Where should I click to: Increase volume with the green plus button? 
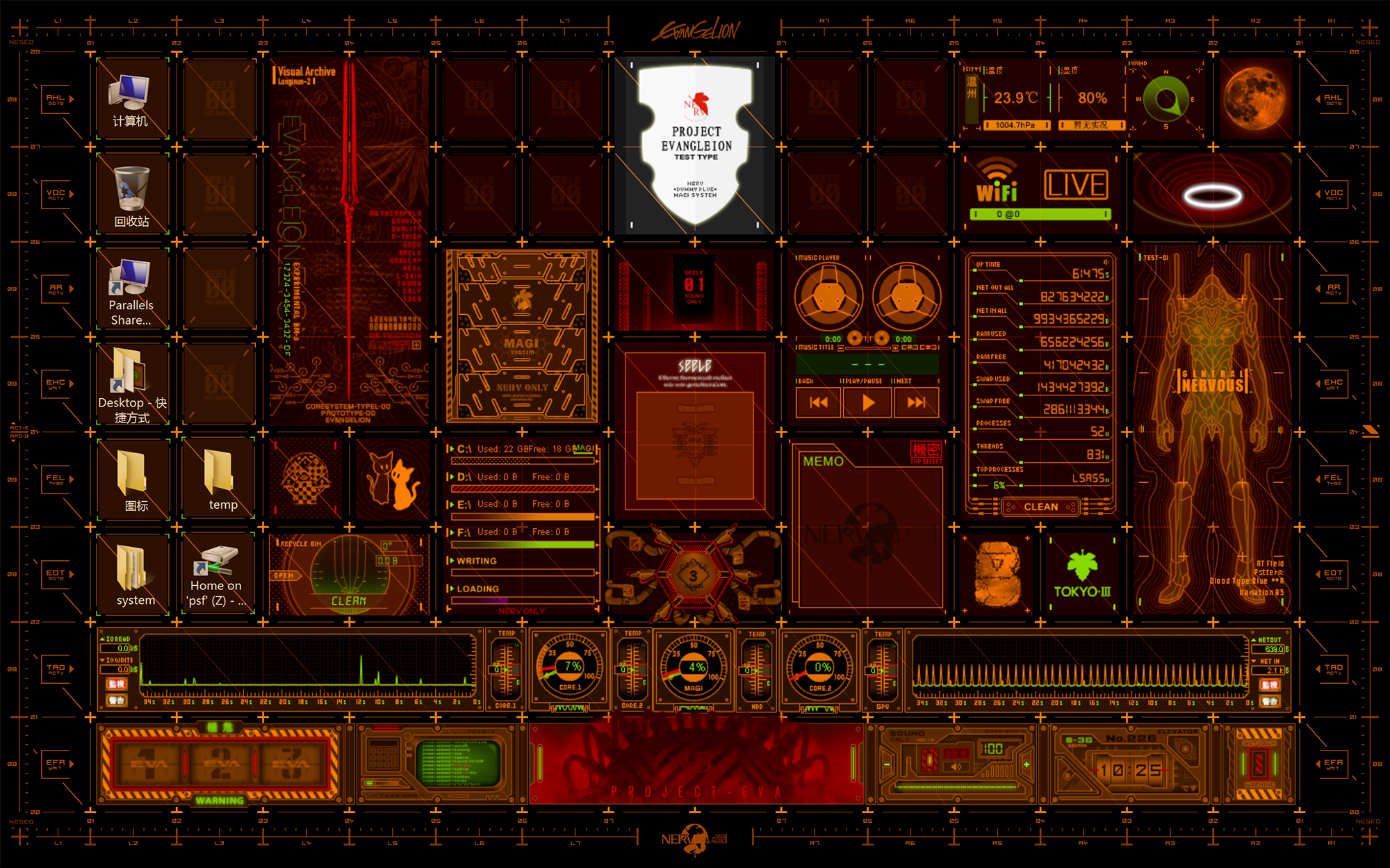[1027, 764]
